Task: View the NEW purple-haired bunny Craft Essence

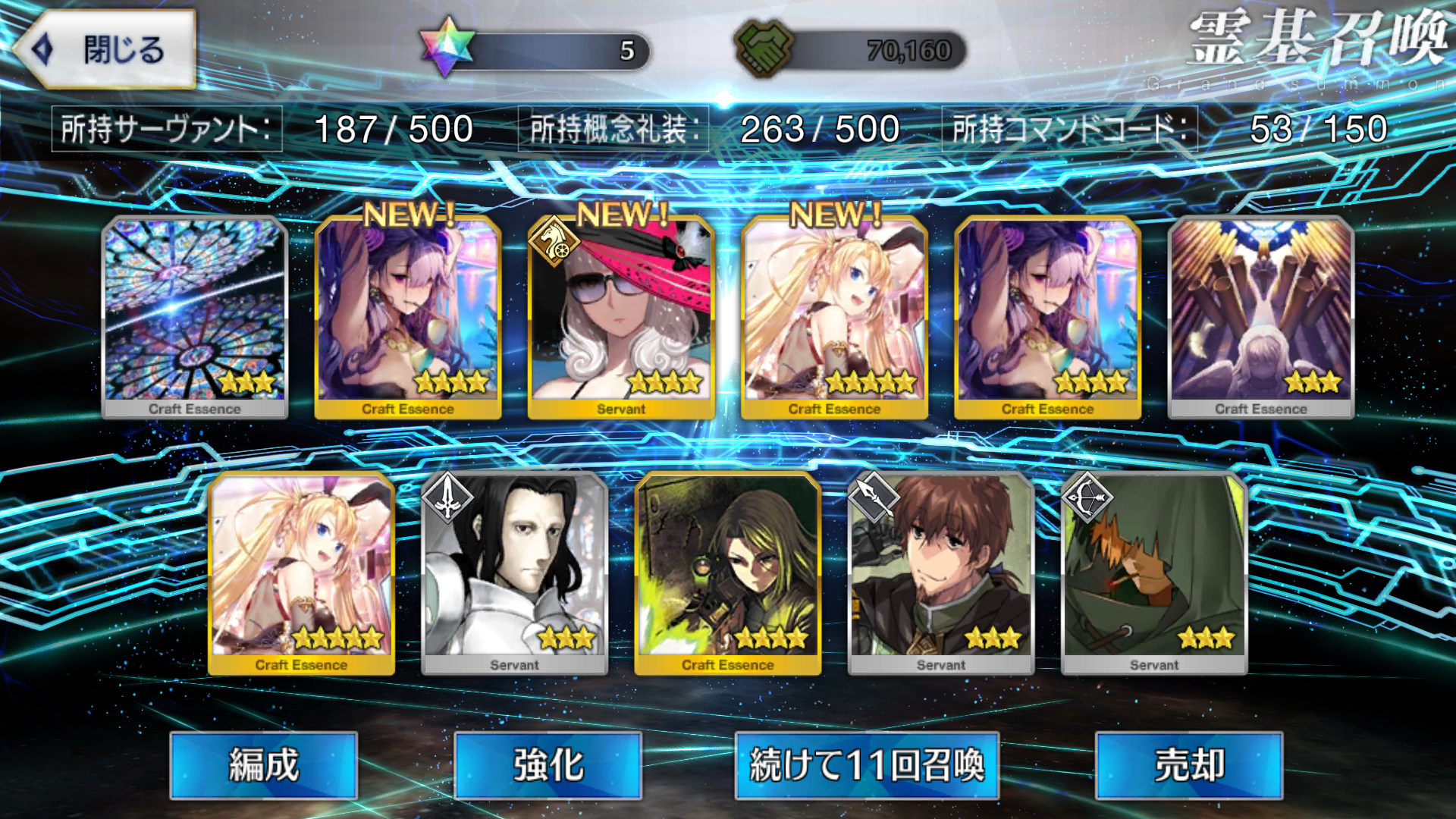Action: (408, 317)
